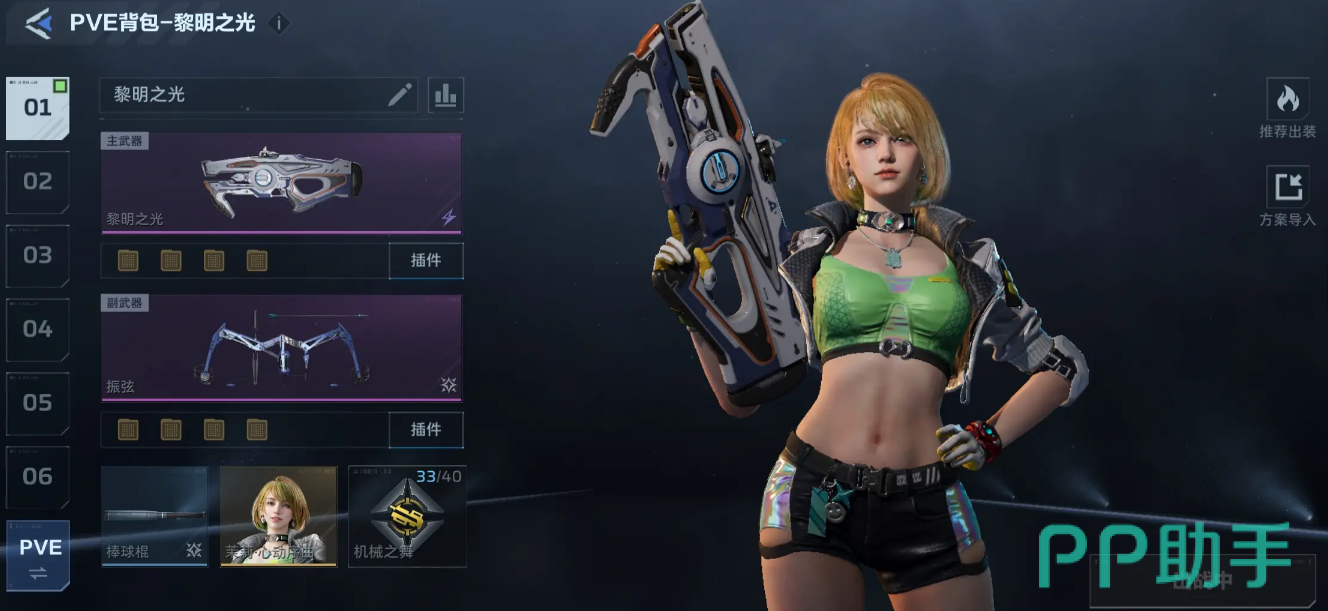The width and height of the screenshot is (1328, 611).
Task: Click 方案导入 to import a loadout
Action: 1287,196
